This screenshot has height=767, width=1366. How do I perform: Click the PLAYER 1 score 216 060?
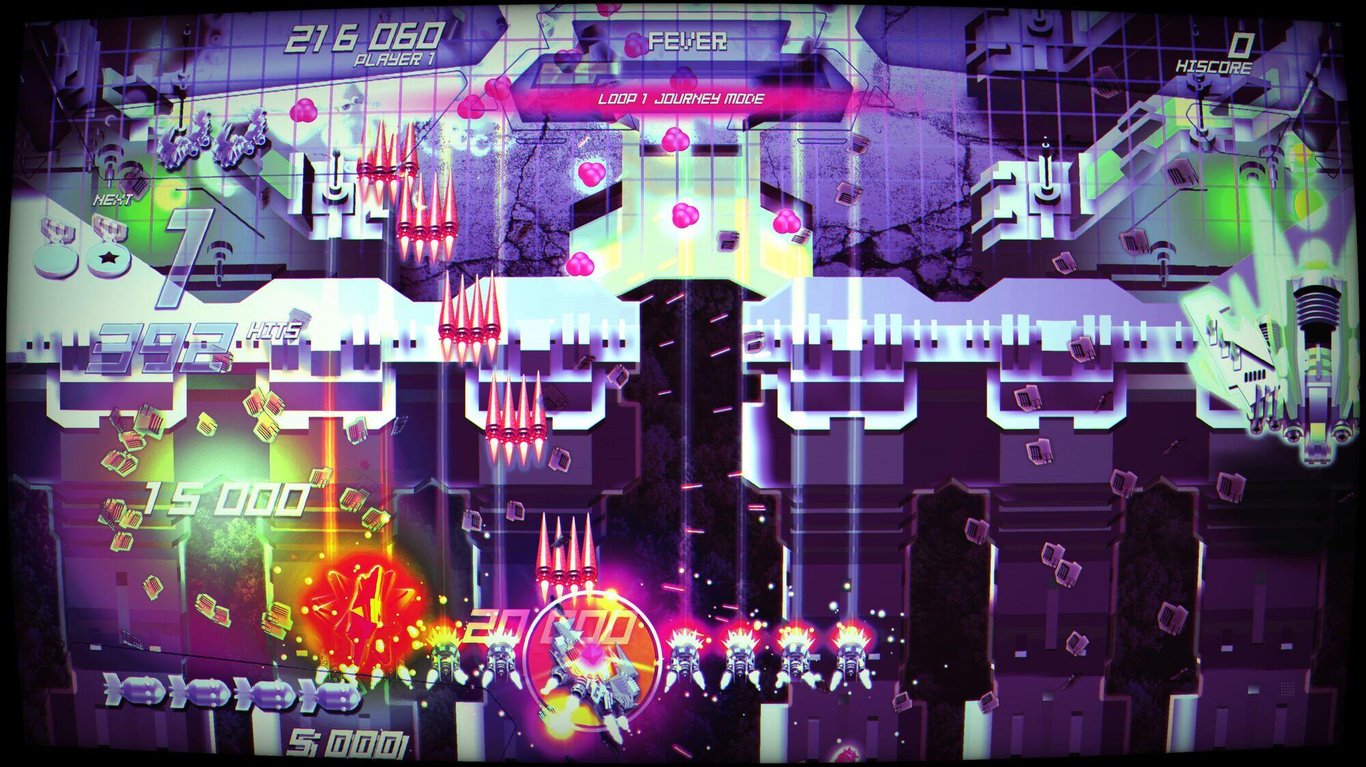pos(365,35)
